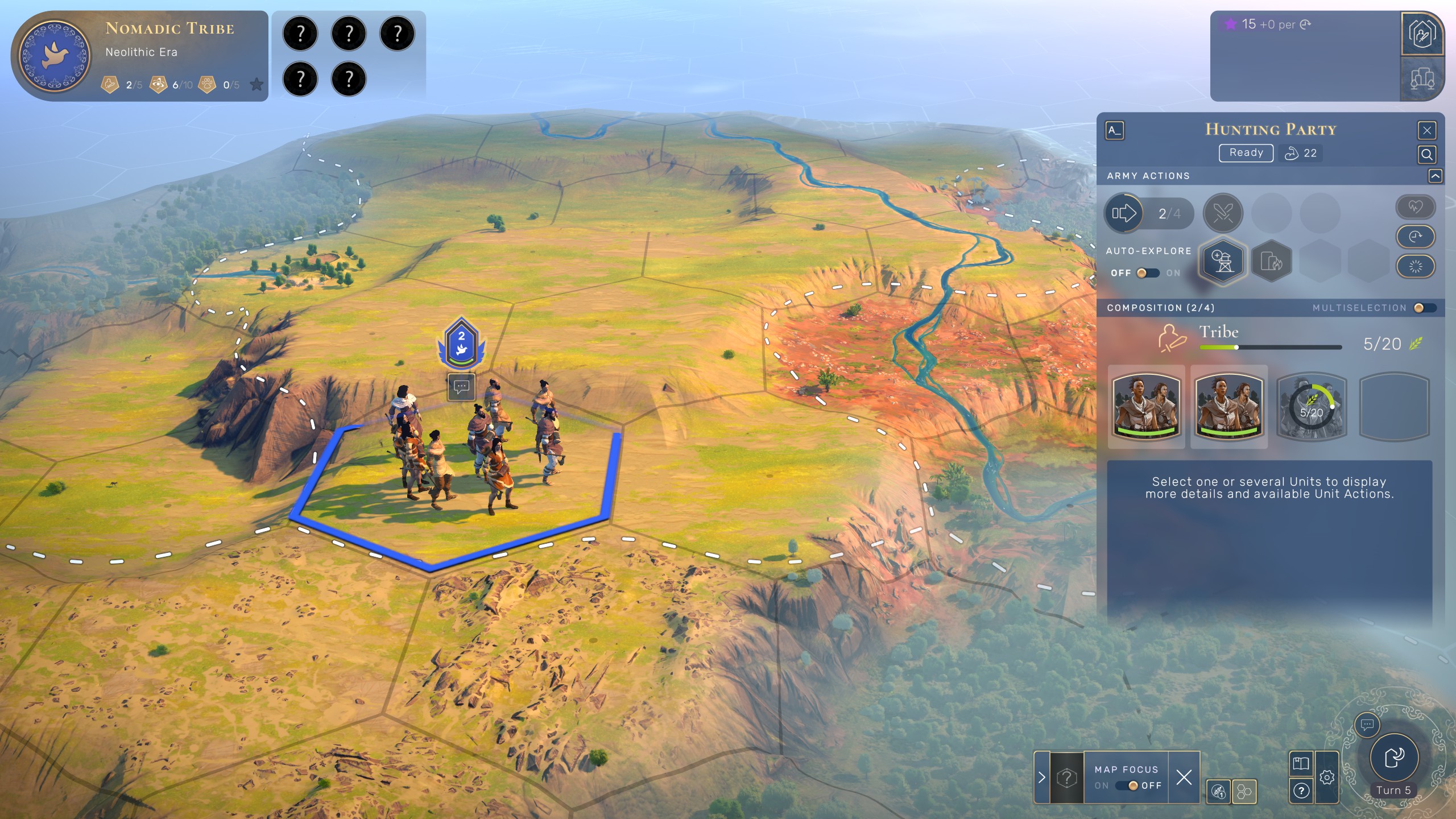Select the ransack flame action
The width and height of the screenshot is (1456, 819).
click(1272, 262)
